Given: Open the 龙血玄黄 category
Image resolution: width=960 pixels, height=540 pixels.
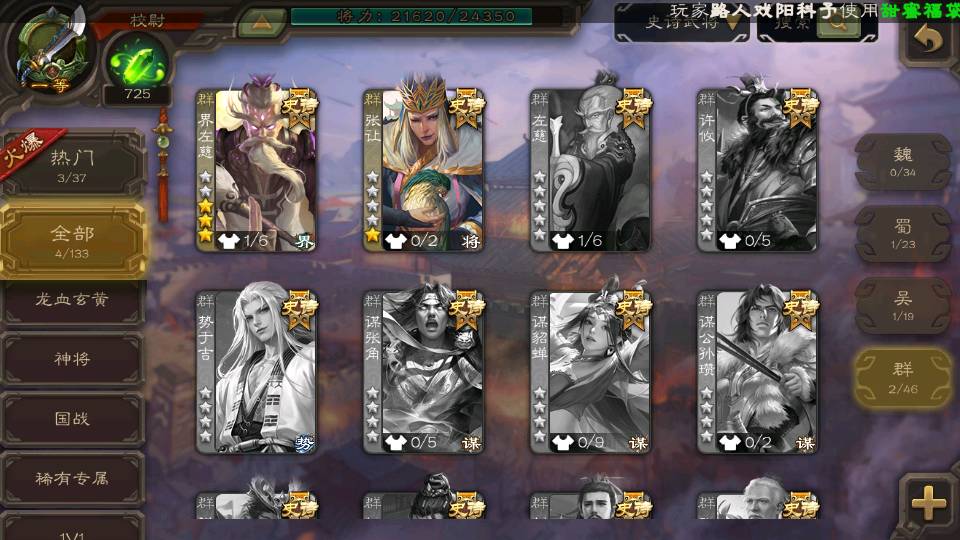Looking at the screenshot, I should point(72,300).
